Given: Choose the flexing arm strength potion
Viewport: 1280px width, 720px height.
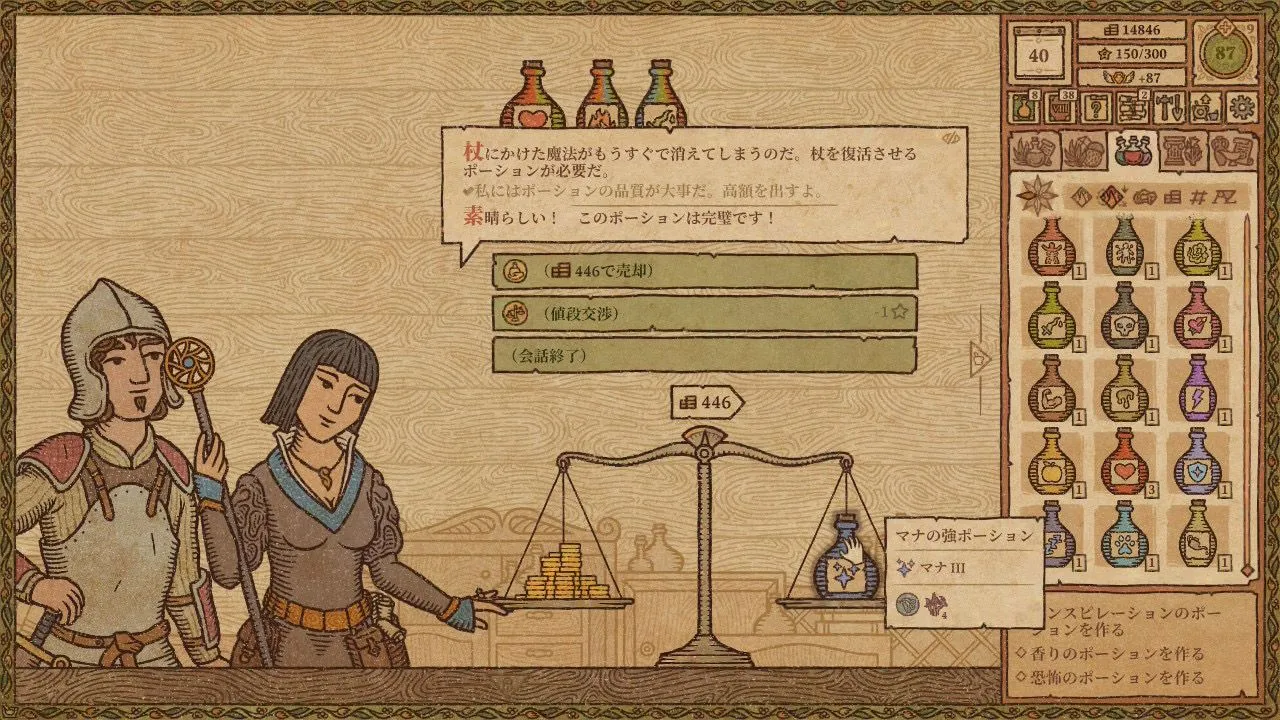Looking at the screenshot, I should click(x=1051, y=390).
